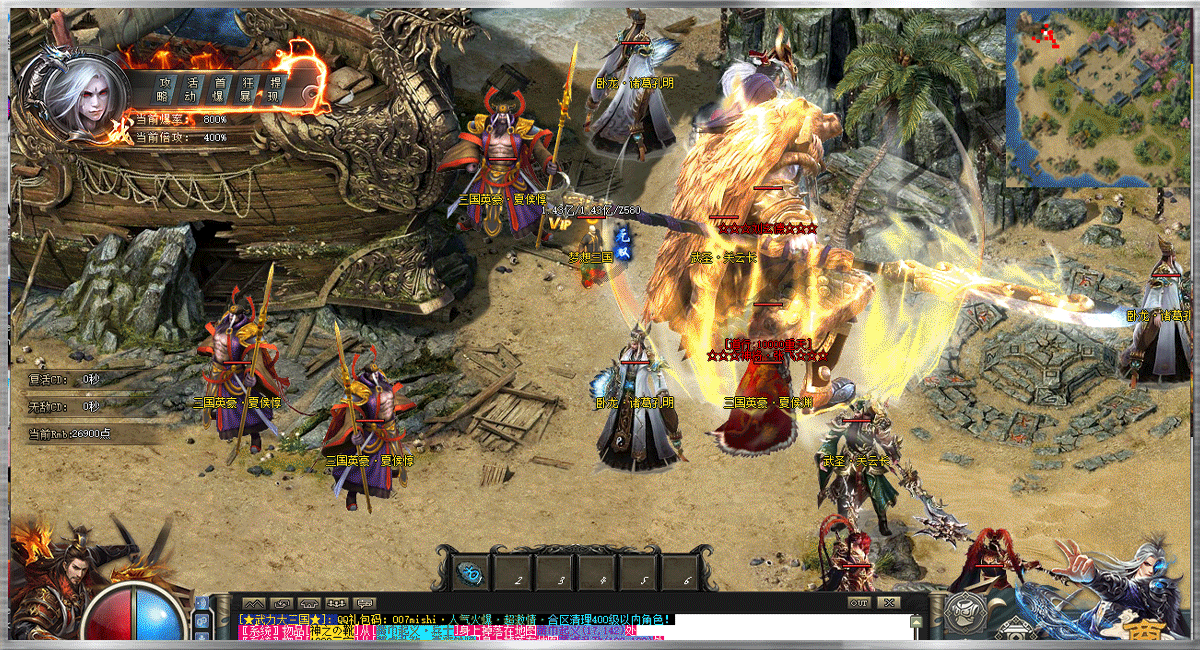Open the 提现 withdraw button
Image resolution: width=1200 pixels, height=650 pixels.
pos(273,89)
